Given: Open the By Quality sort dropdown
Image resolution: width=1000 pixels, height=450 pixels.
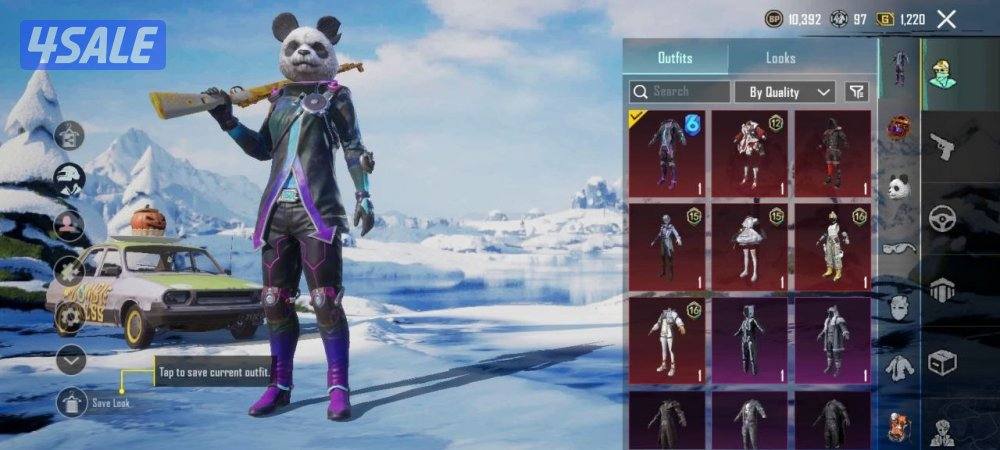Looking at the screenshot, I should (x=785, y=91).
